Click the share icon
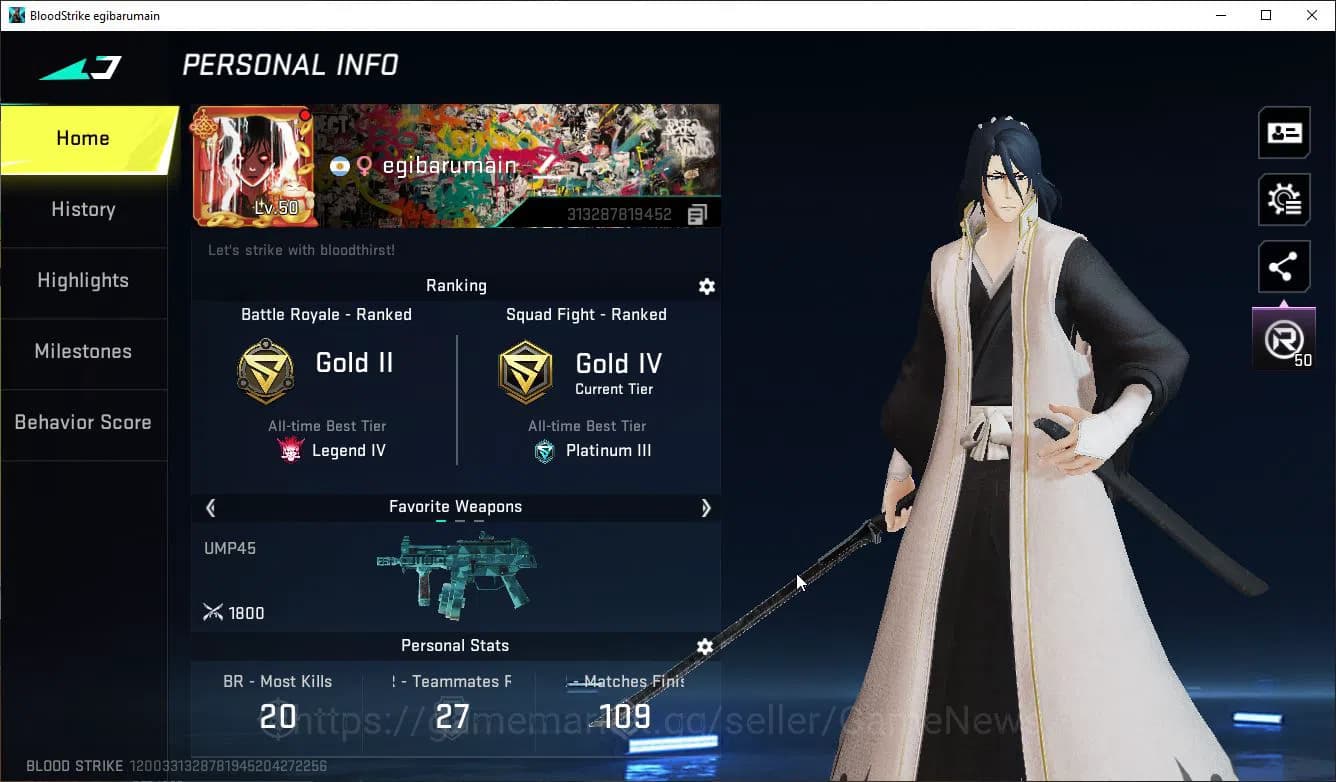The height and width of the screenshot is (782, 1336). point(1284,266)
